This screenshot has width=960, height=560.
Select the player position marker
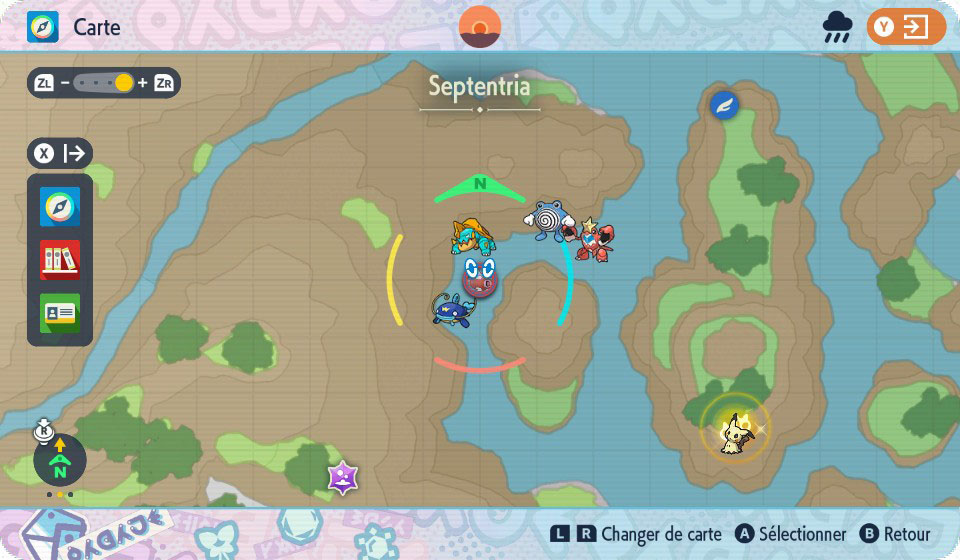tap(480, 273)
